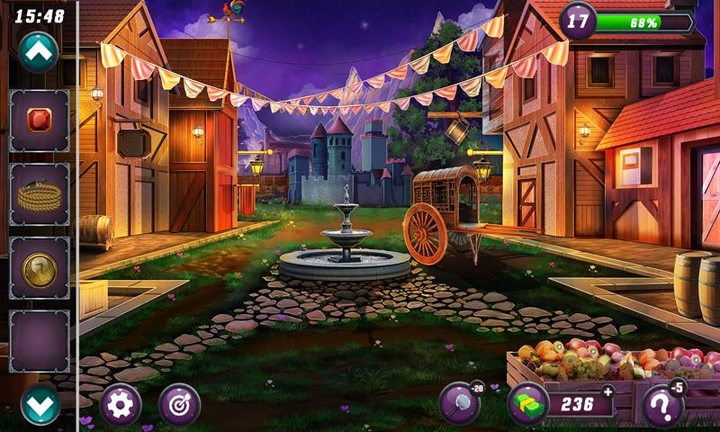Select the red gem inventory slot
The image size is (720, 432).
pyautogui.click(x=40, y=120)
